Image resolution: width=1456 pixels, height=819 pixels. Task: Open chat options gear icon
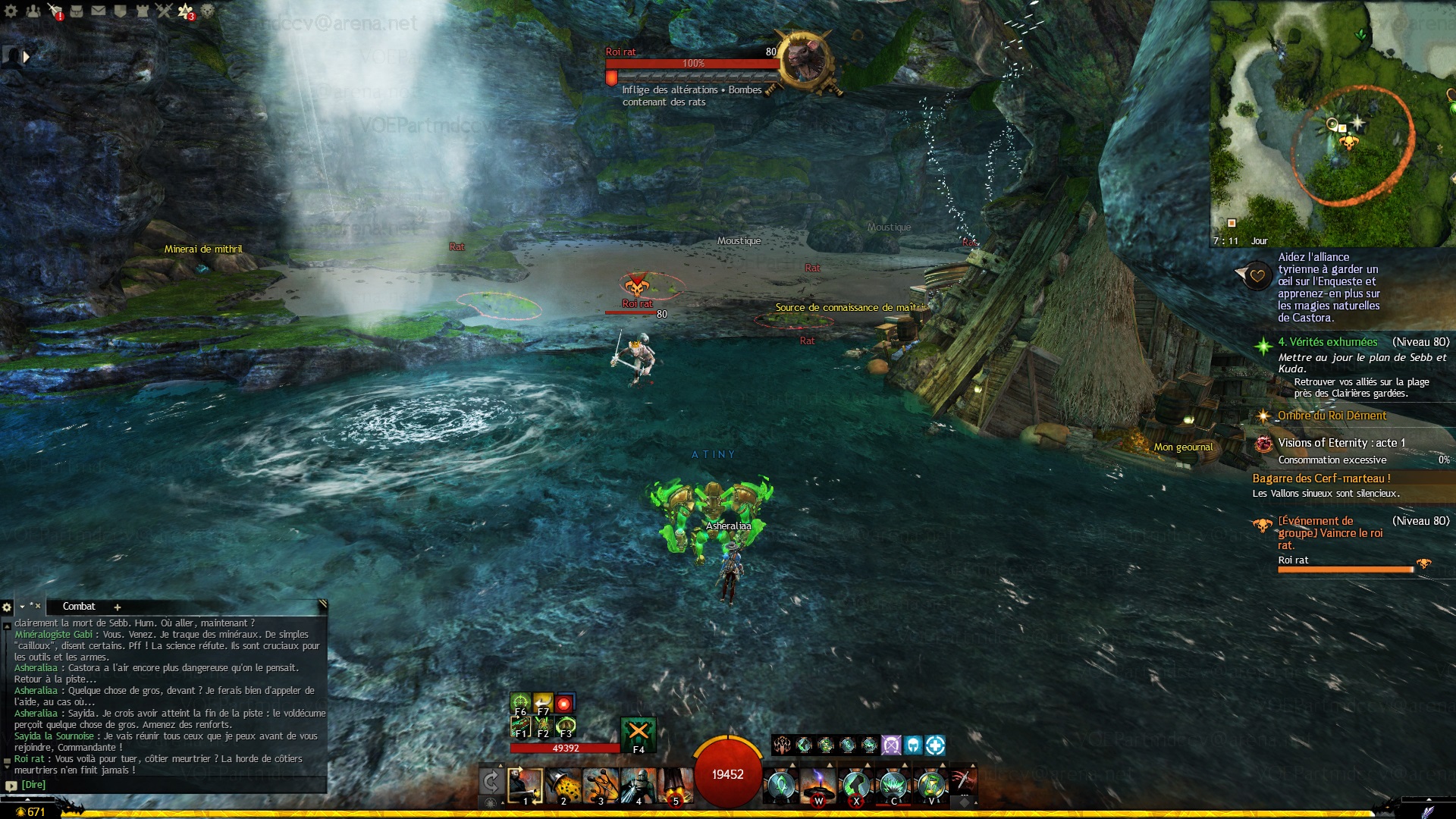[x=7, y=607]
